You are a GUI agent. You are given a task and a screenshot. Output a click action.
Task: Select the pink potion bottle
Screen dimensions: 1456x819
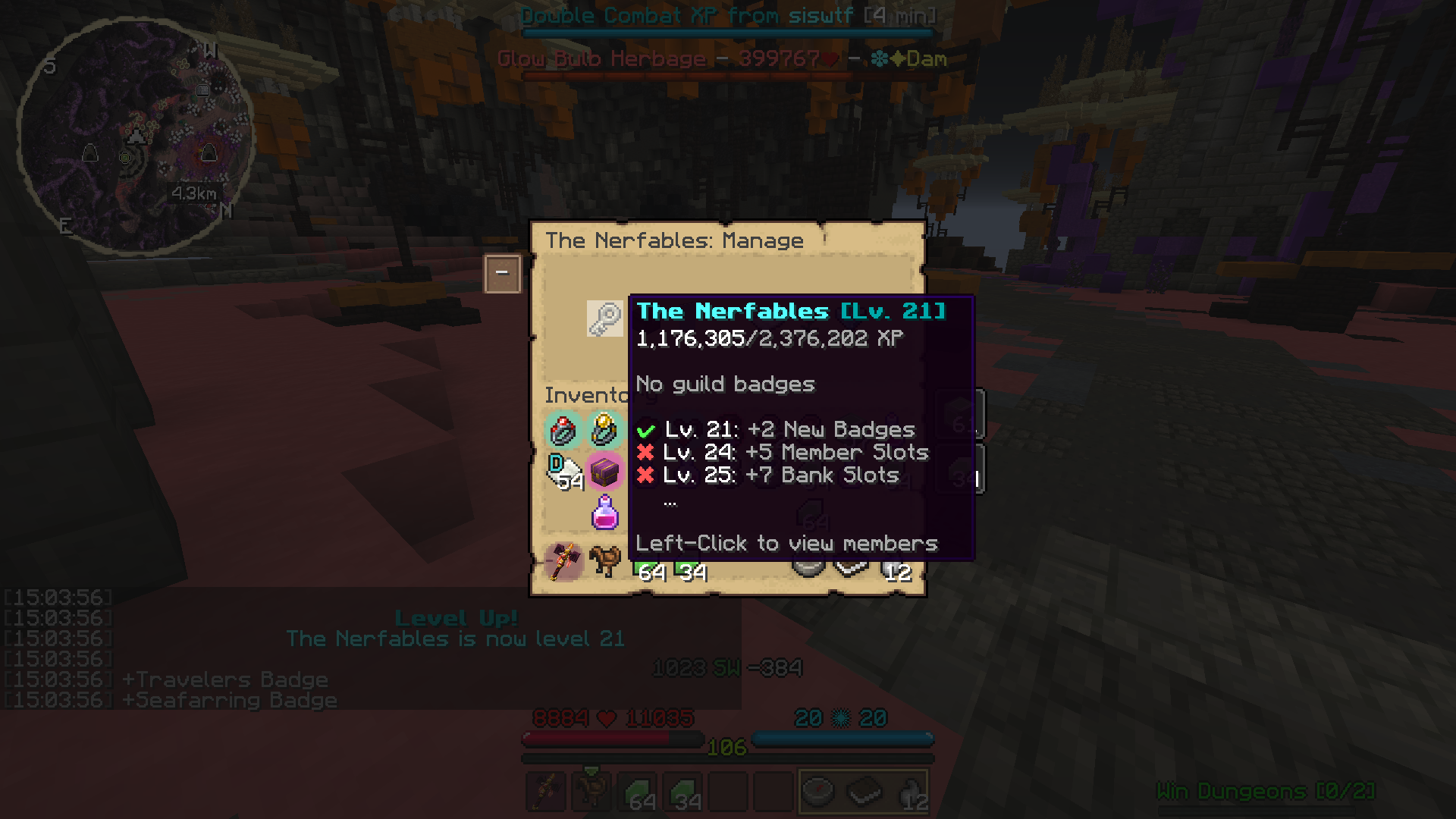[604, 513]
